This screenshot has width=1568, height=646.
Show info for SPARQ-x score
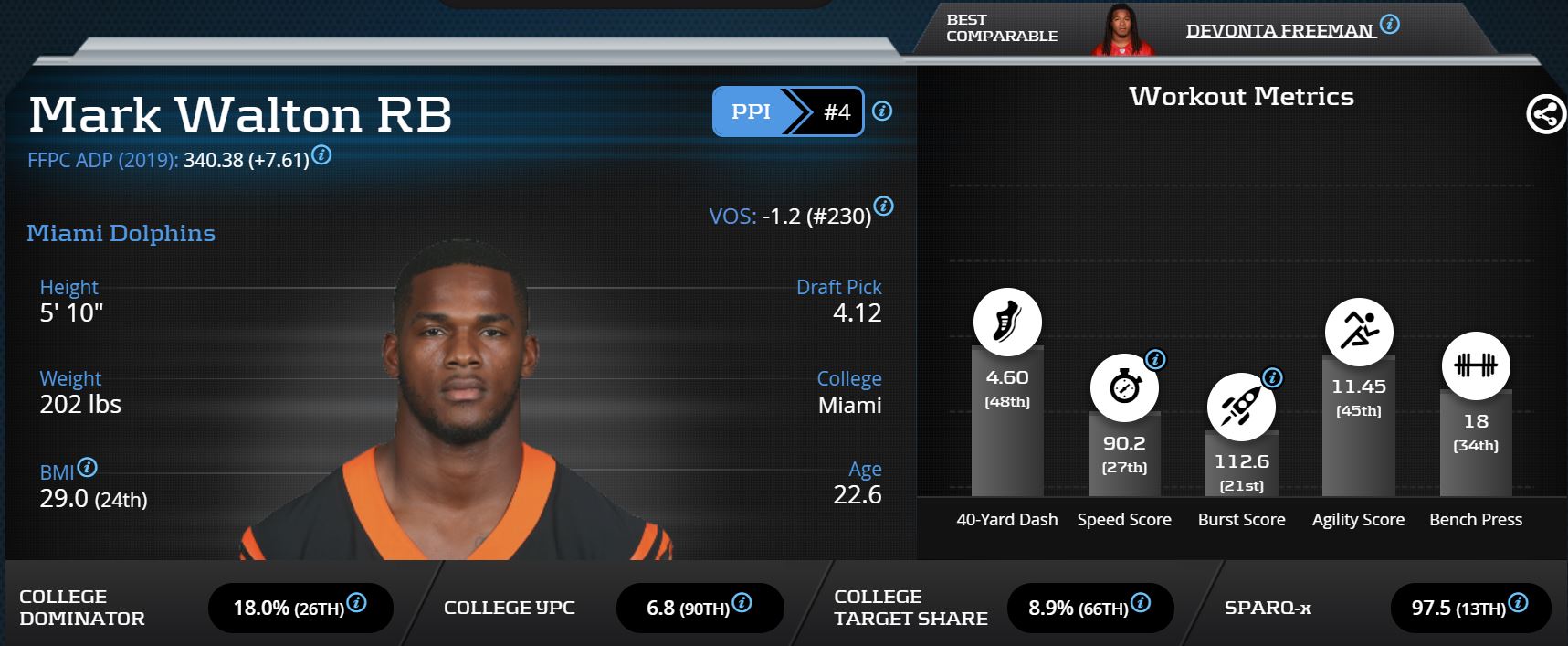[x=1518, y=602]
